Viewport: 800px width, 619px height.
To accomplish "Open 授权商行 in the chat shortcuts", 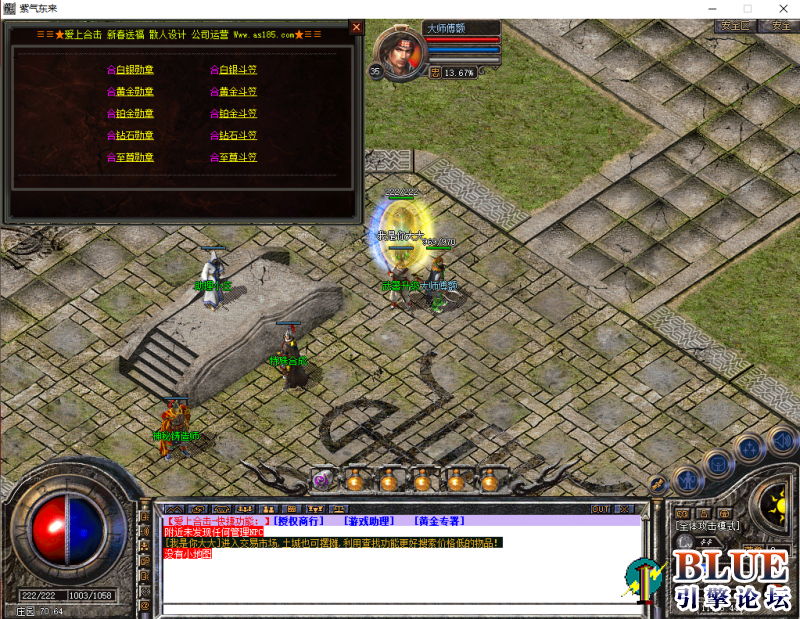I will [x=298, y=520].
